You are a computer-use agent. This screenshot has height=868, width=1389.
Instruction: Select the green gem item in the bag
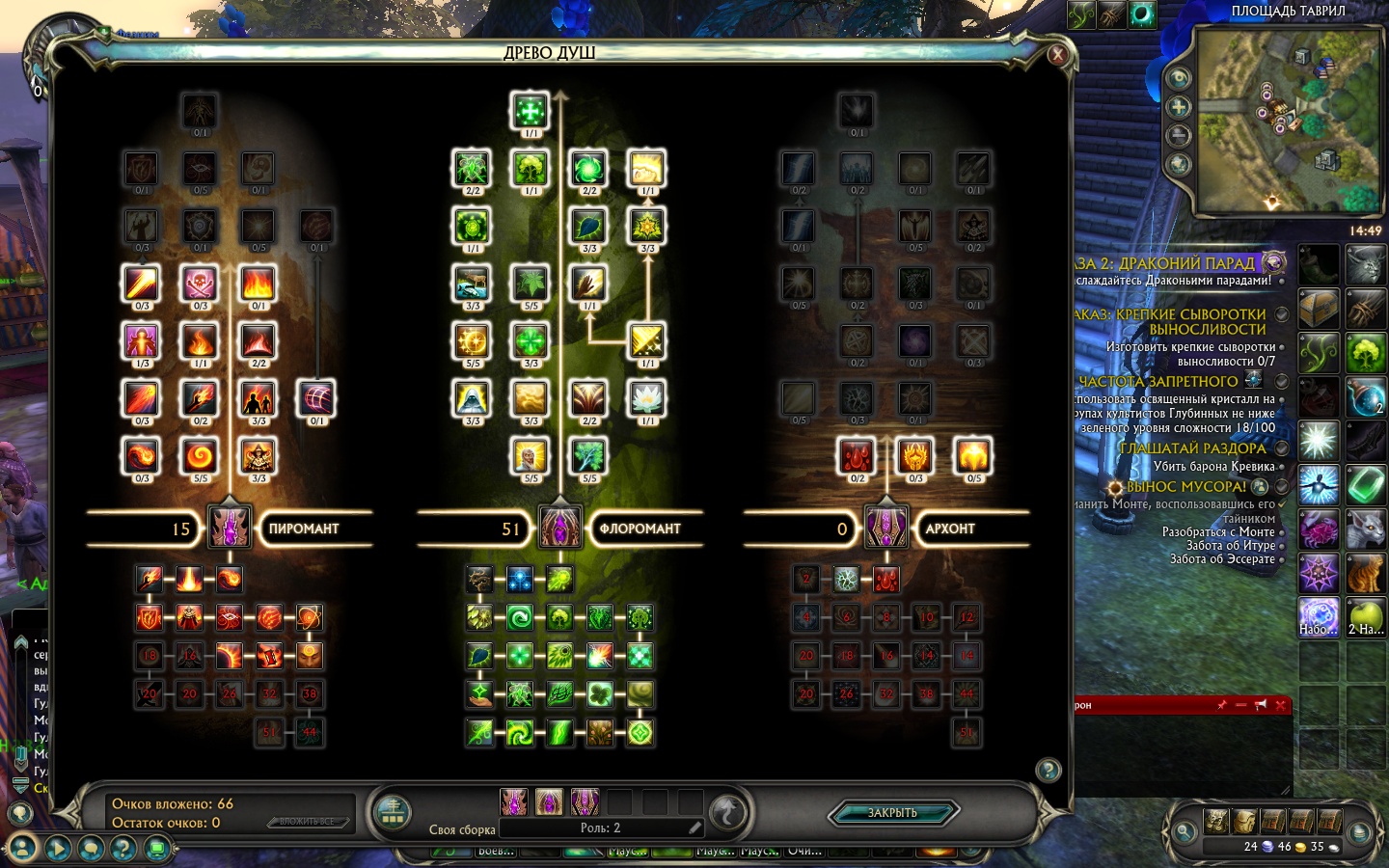click(1365, 483)
